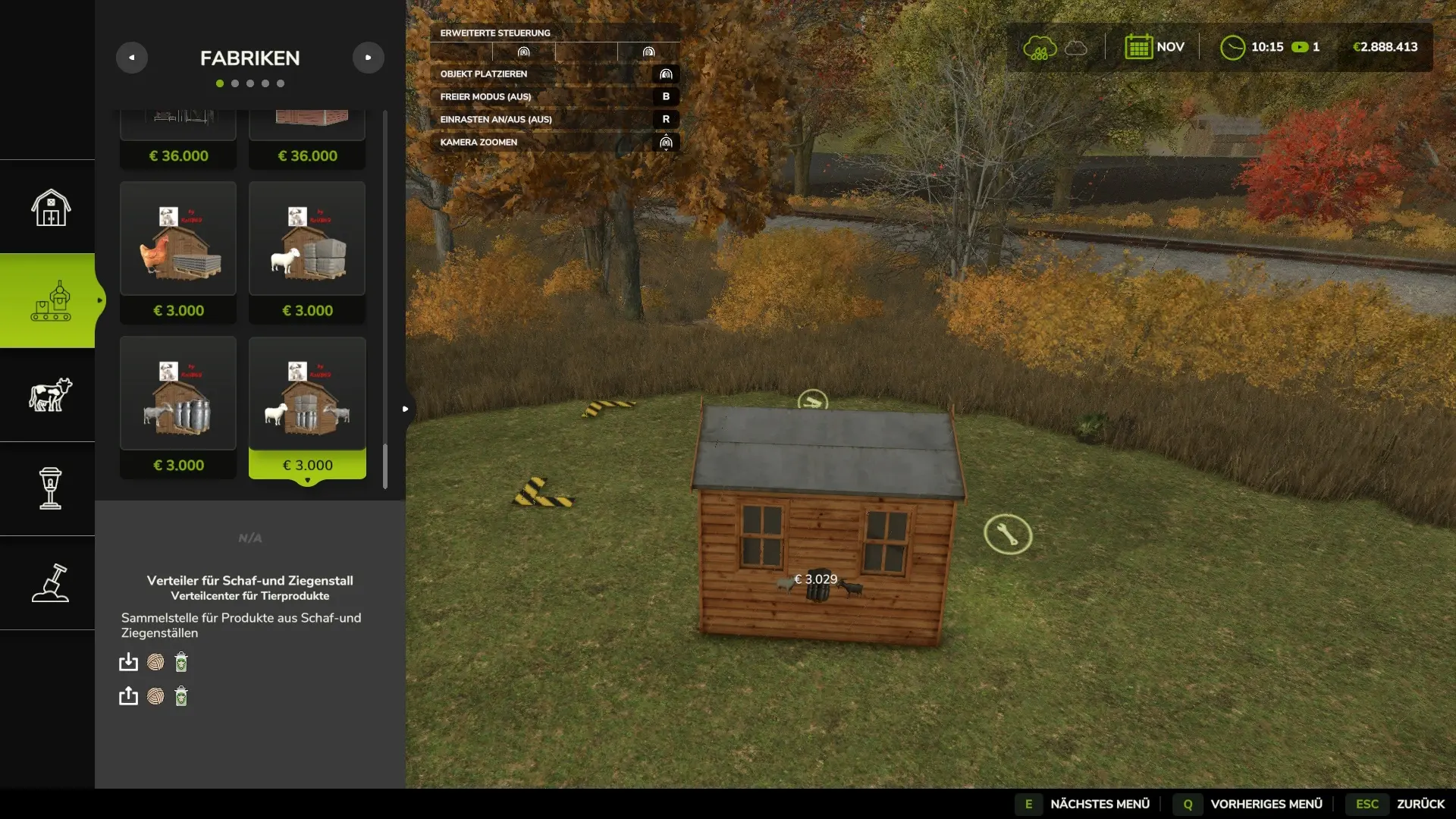Click the VORHERIGES MENÜ button

click(x=1250, y=804)
